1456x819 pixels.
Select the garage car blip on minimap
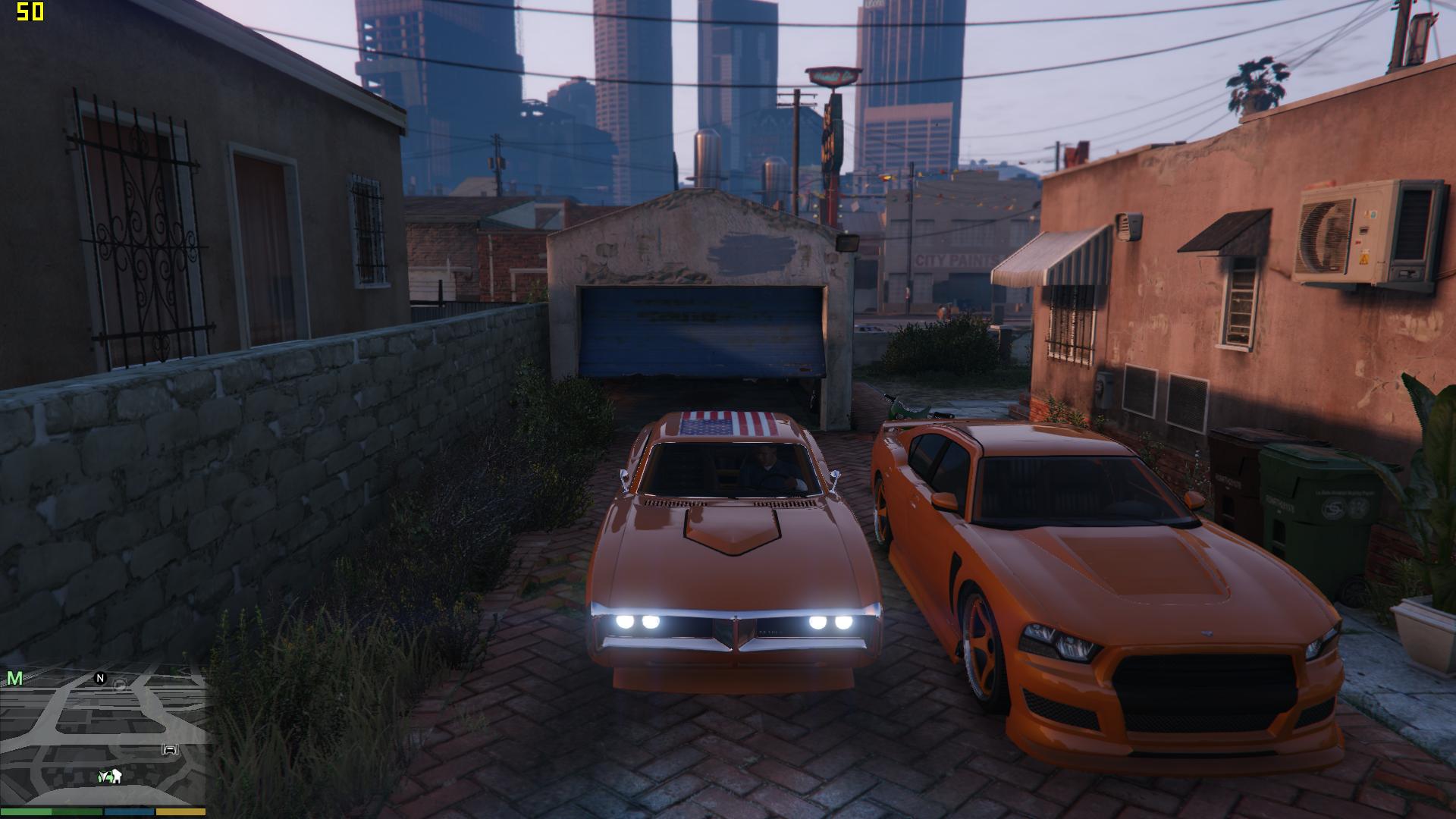point(171,751)
